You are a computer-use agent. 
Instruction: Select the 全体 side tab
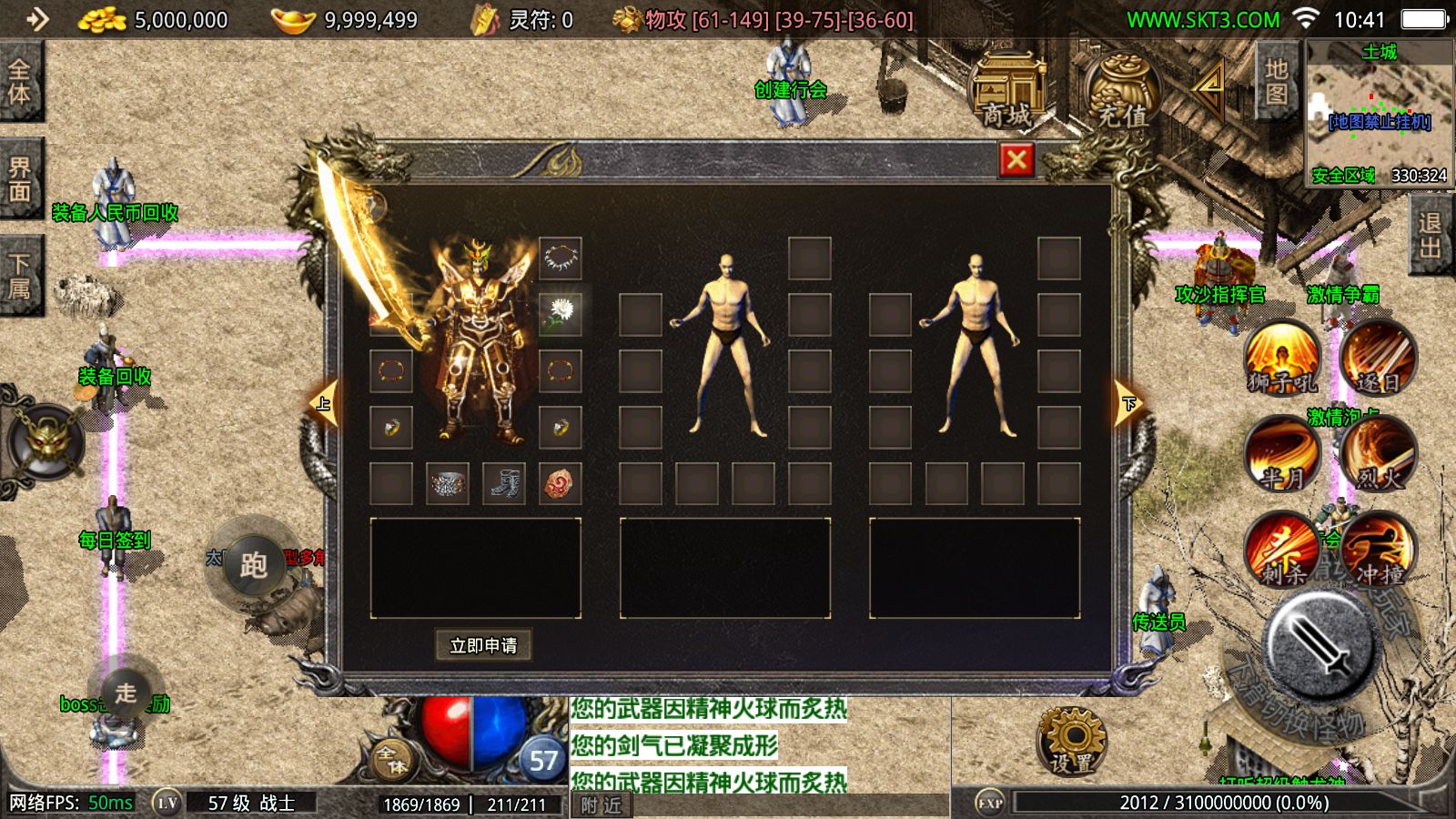tap(20, 82)
